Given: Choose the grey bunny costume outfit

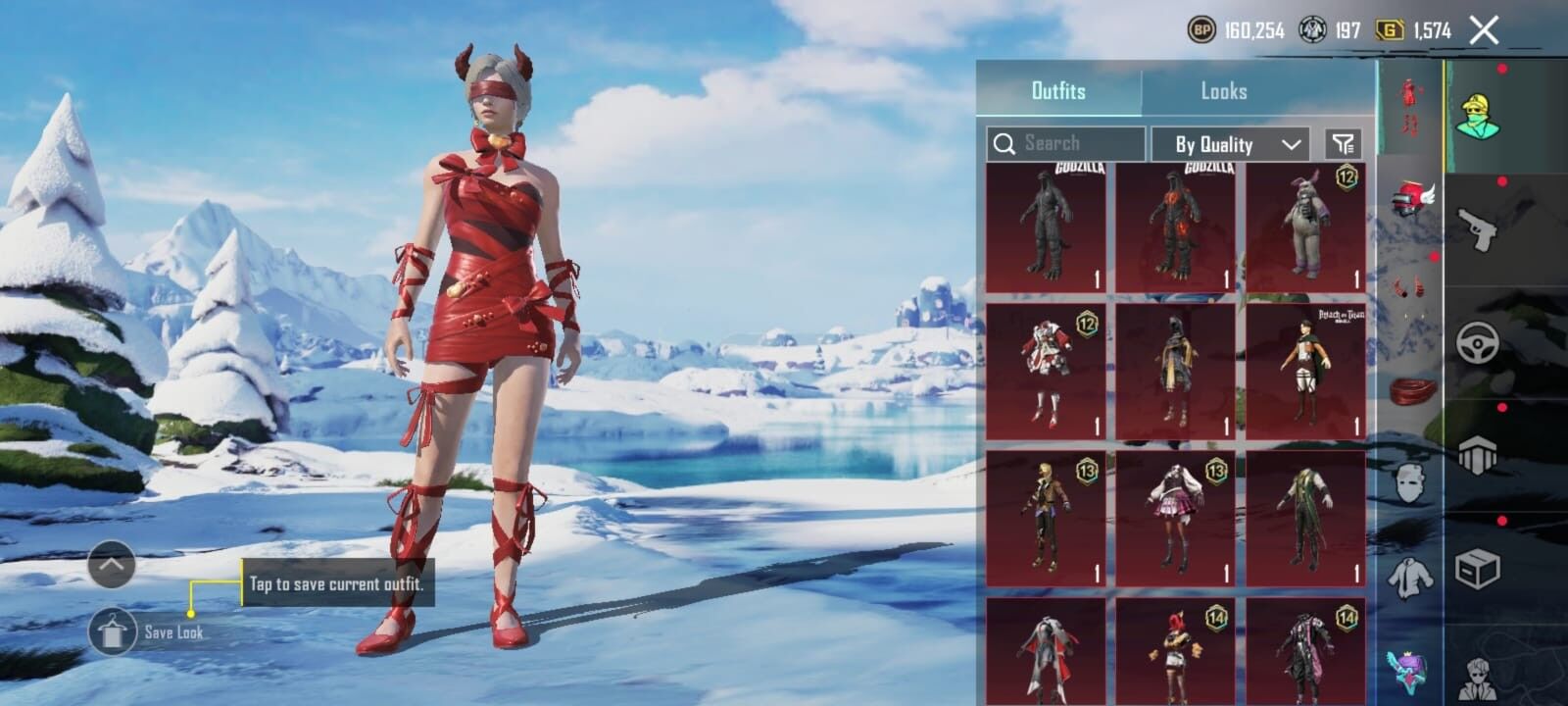Looking at the screenshot, I should click(x=1305, y=227).
